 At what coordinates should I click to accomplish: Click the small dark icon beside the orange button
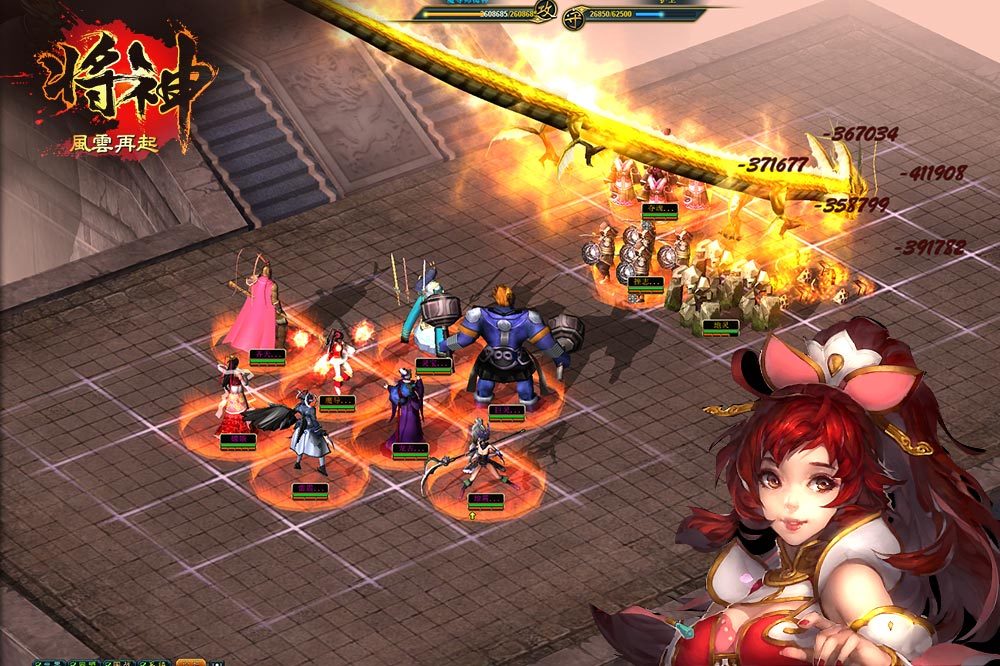pyautogui.click(x=216, y=663)
